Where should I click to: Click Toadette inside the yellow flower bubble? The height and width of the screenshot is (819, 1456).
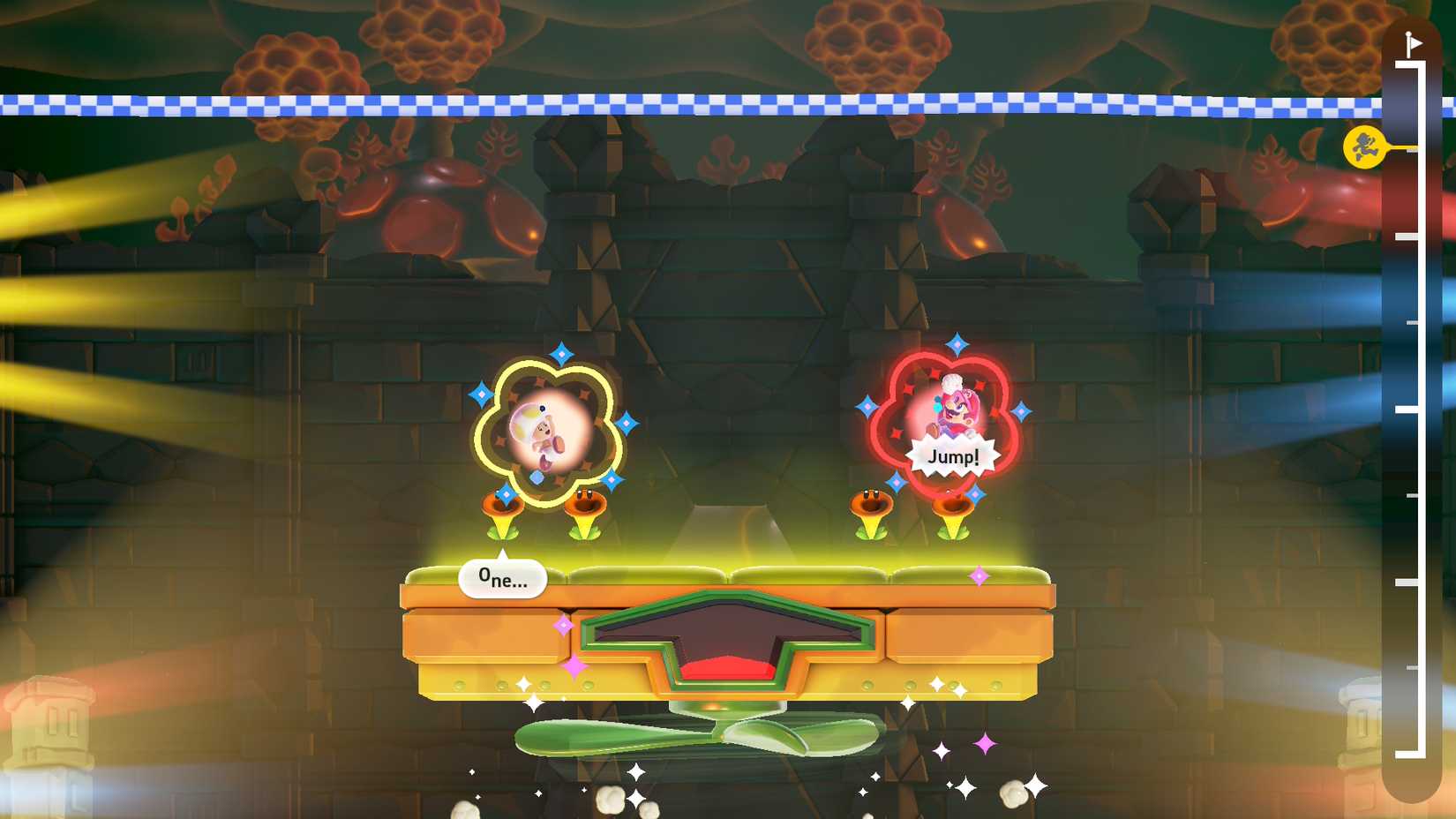click(x=543, y=432)
